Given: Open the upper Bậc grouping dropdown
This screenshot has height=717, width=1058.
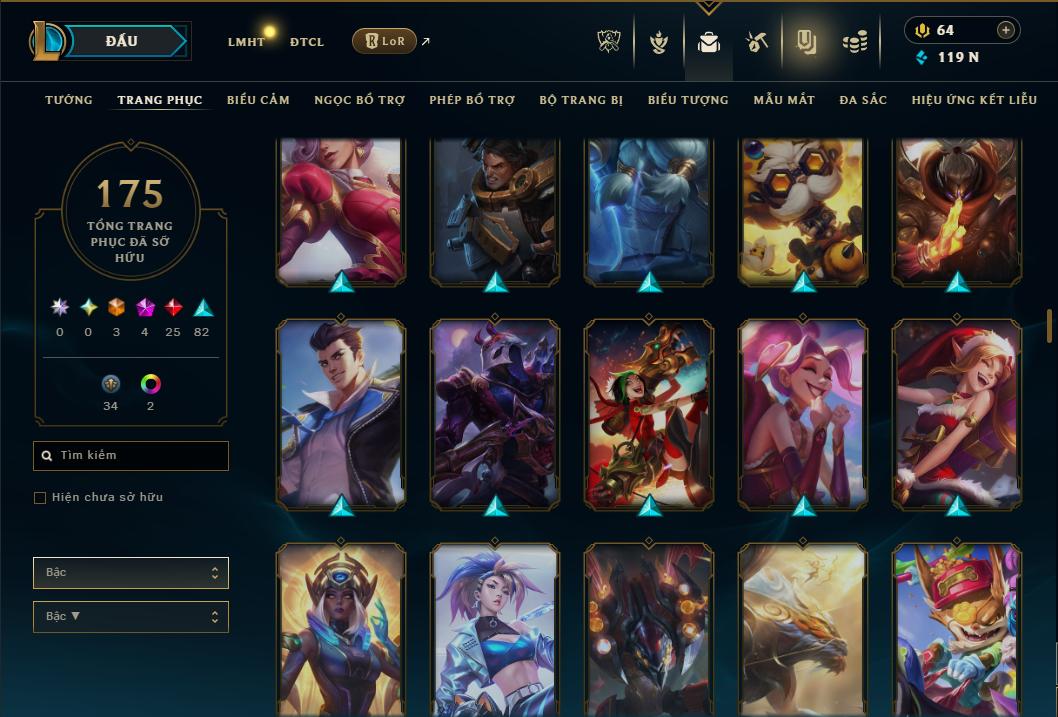Looking at the screenshot, I should (130, 573).
